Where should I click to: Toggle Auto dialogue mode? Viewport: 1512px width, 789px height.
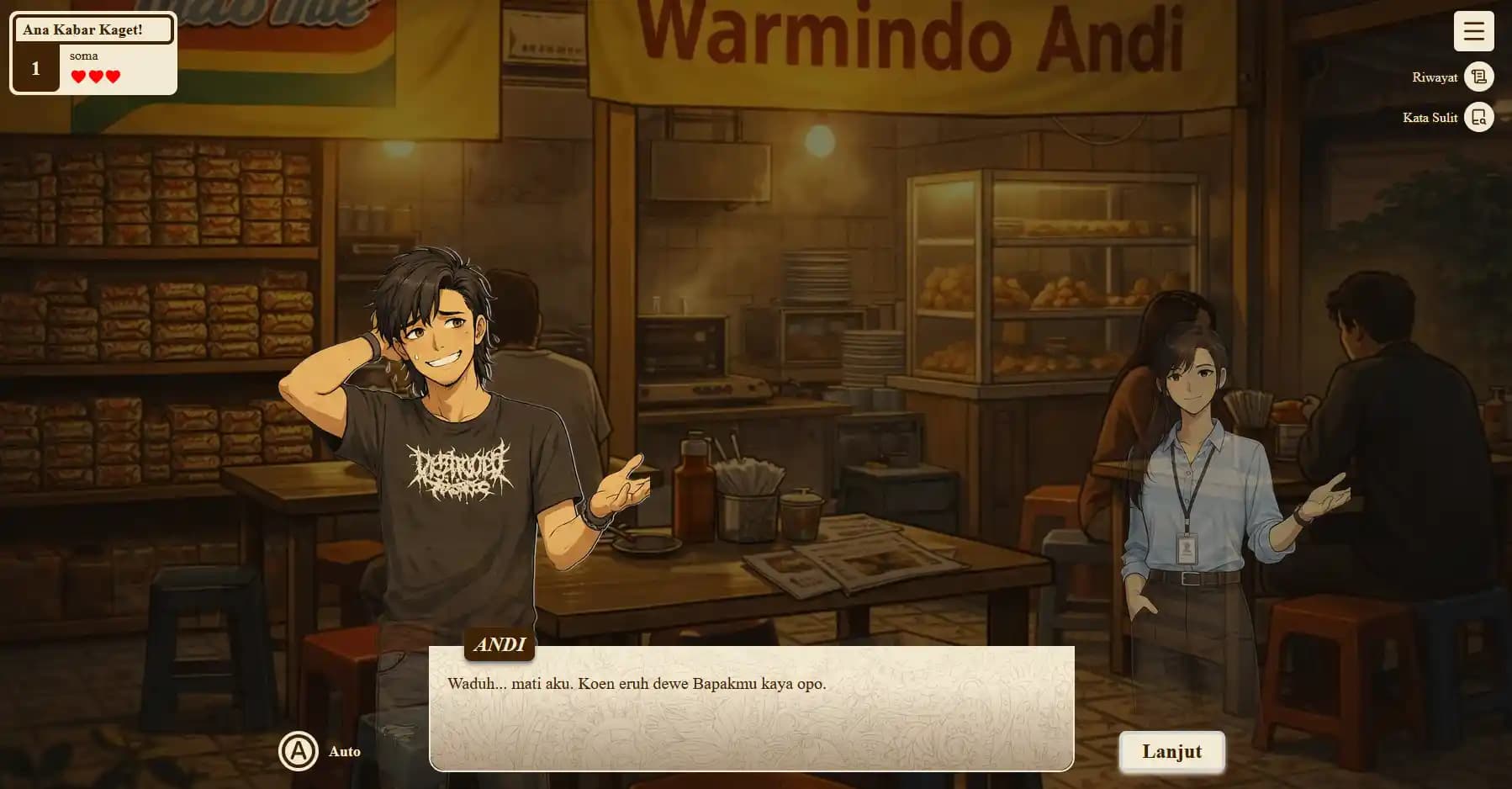(x=299, y=751)
